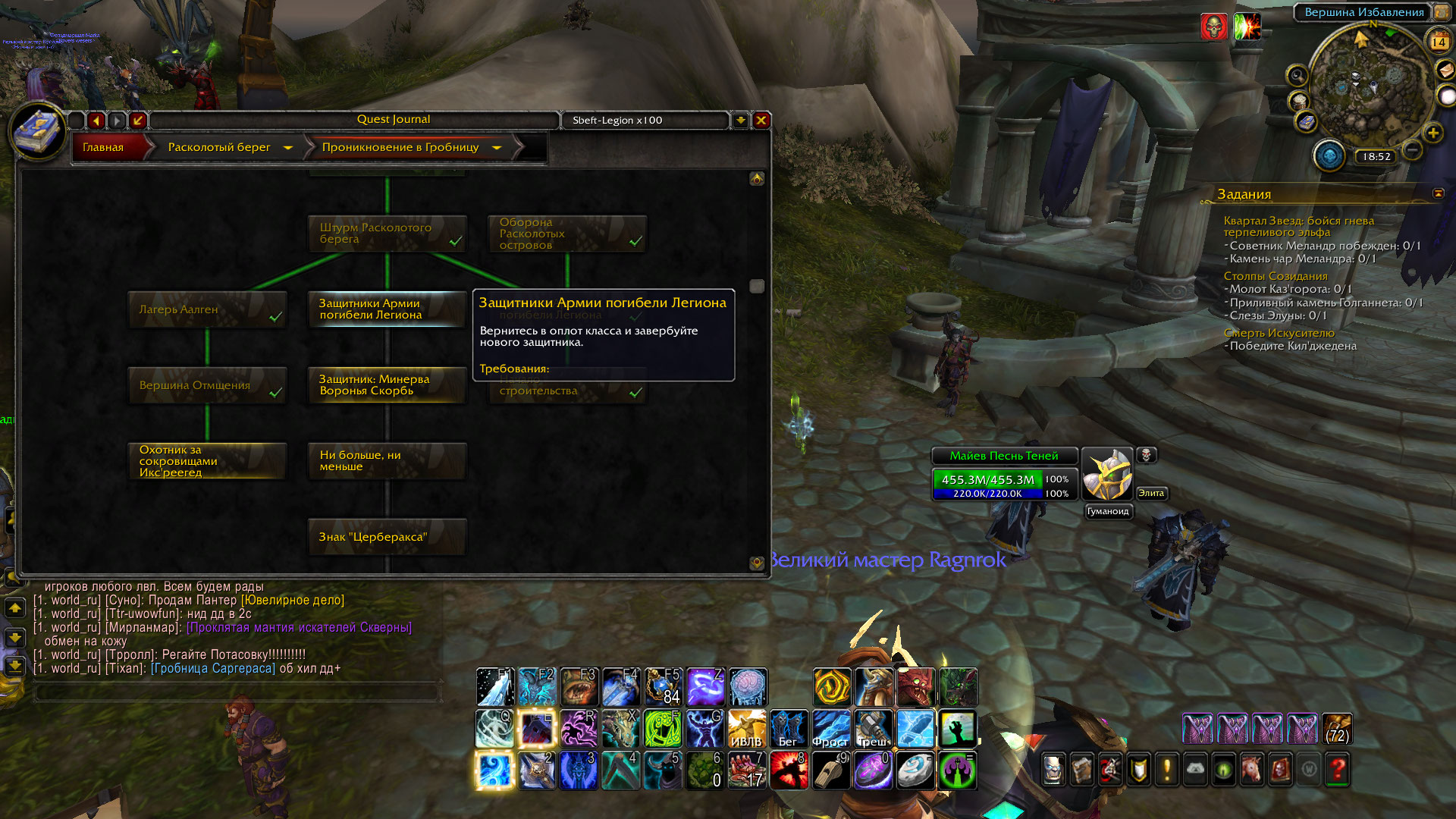Image resolution: width=1456 pixels, height=819 pixels.
Task: Select the Защитники Армии погибели Легиона quest node
Action: pos(387,309)
